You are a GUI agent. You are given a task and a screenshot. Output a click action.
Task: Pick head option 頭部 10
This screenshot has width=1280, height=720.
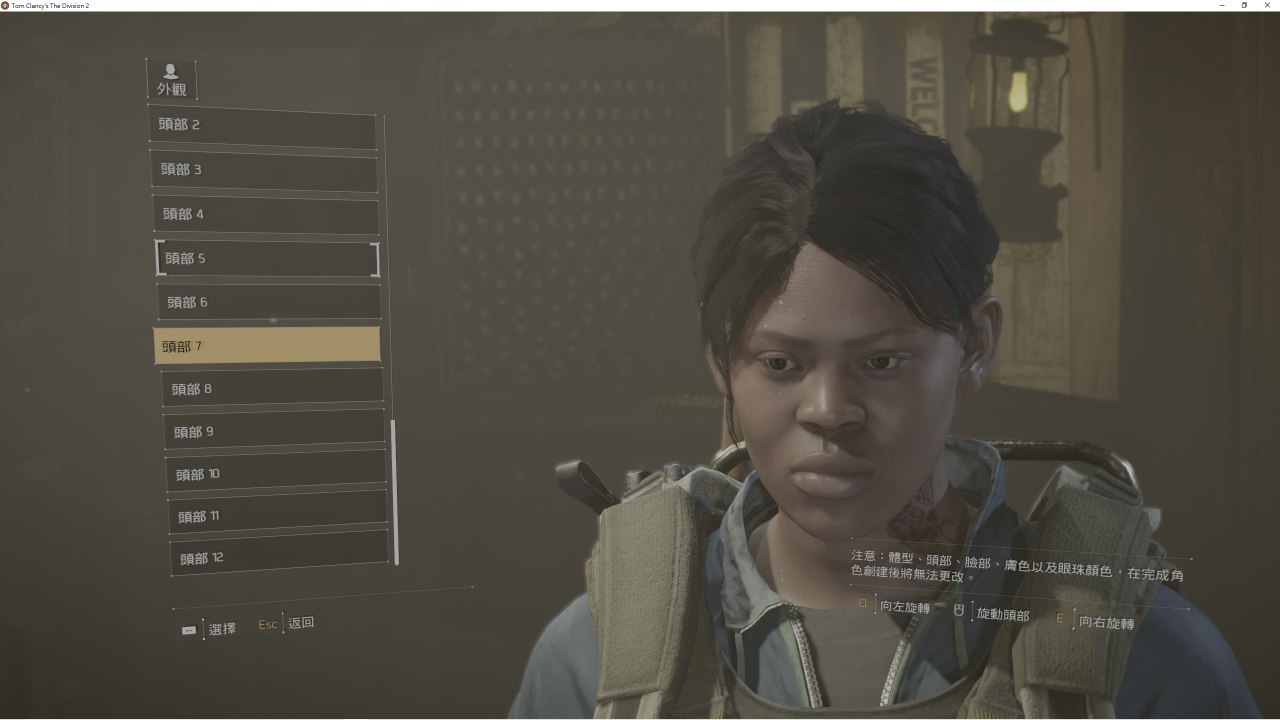[x=277, y=473]
